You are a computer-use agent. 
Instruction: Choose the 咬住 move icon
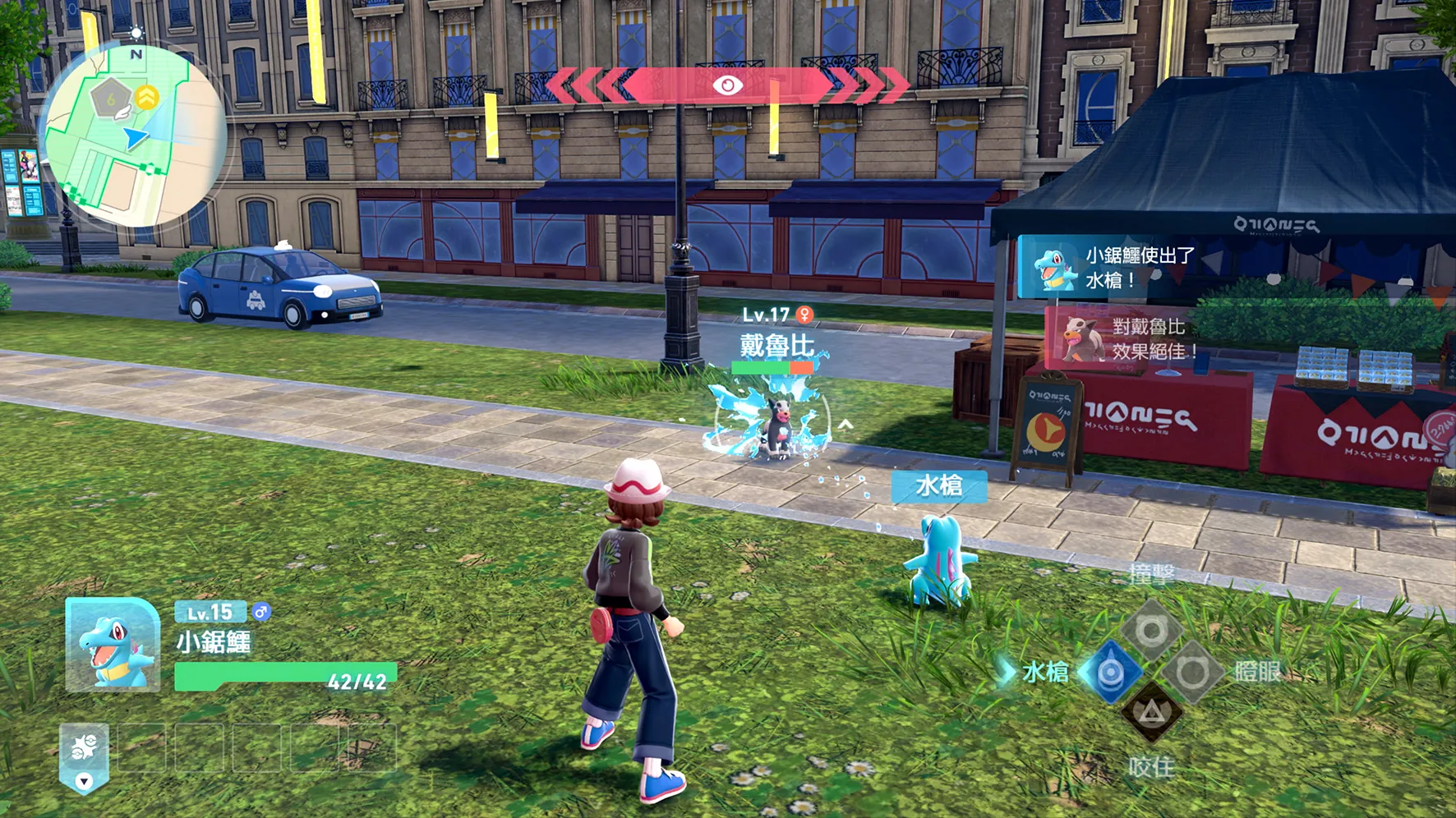[1150, 713]
